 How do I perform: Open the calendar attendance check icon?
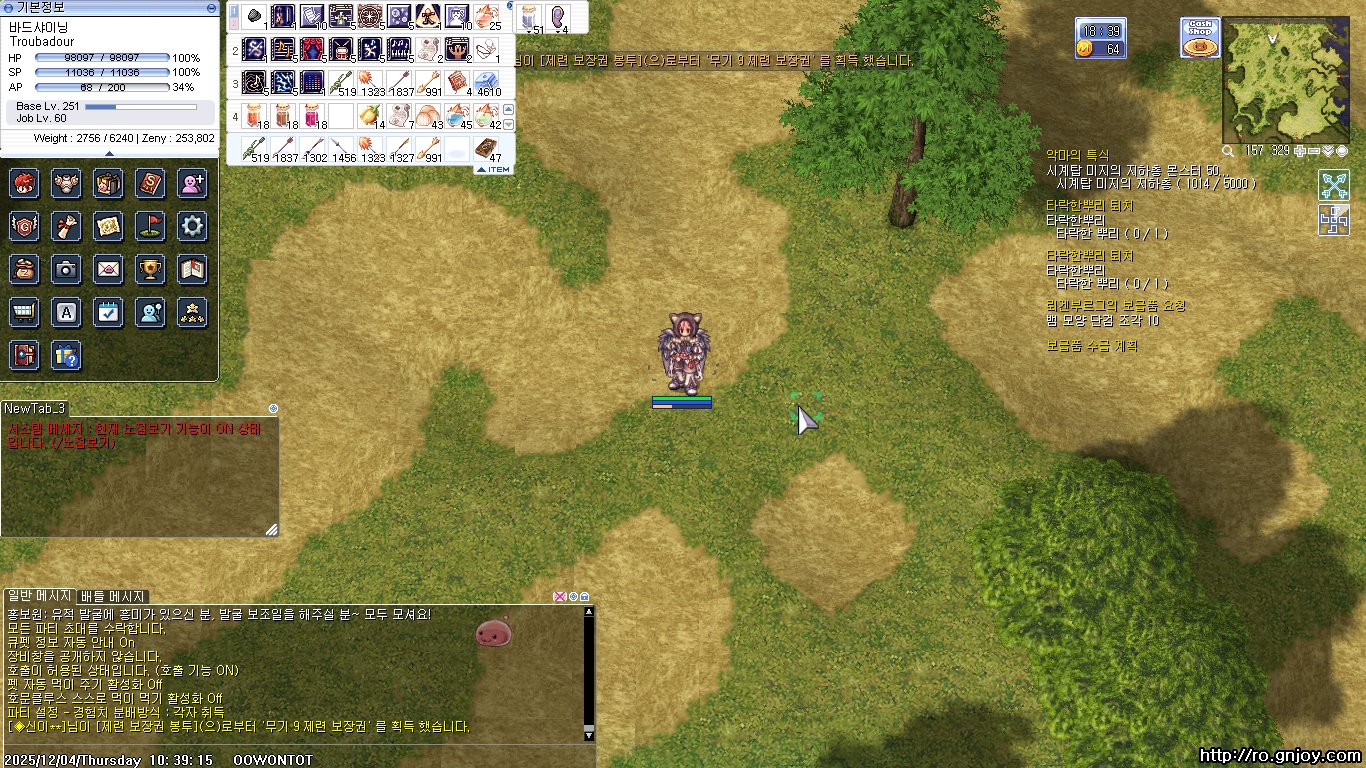(x=108, y=312)
